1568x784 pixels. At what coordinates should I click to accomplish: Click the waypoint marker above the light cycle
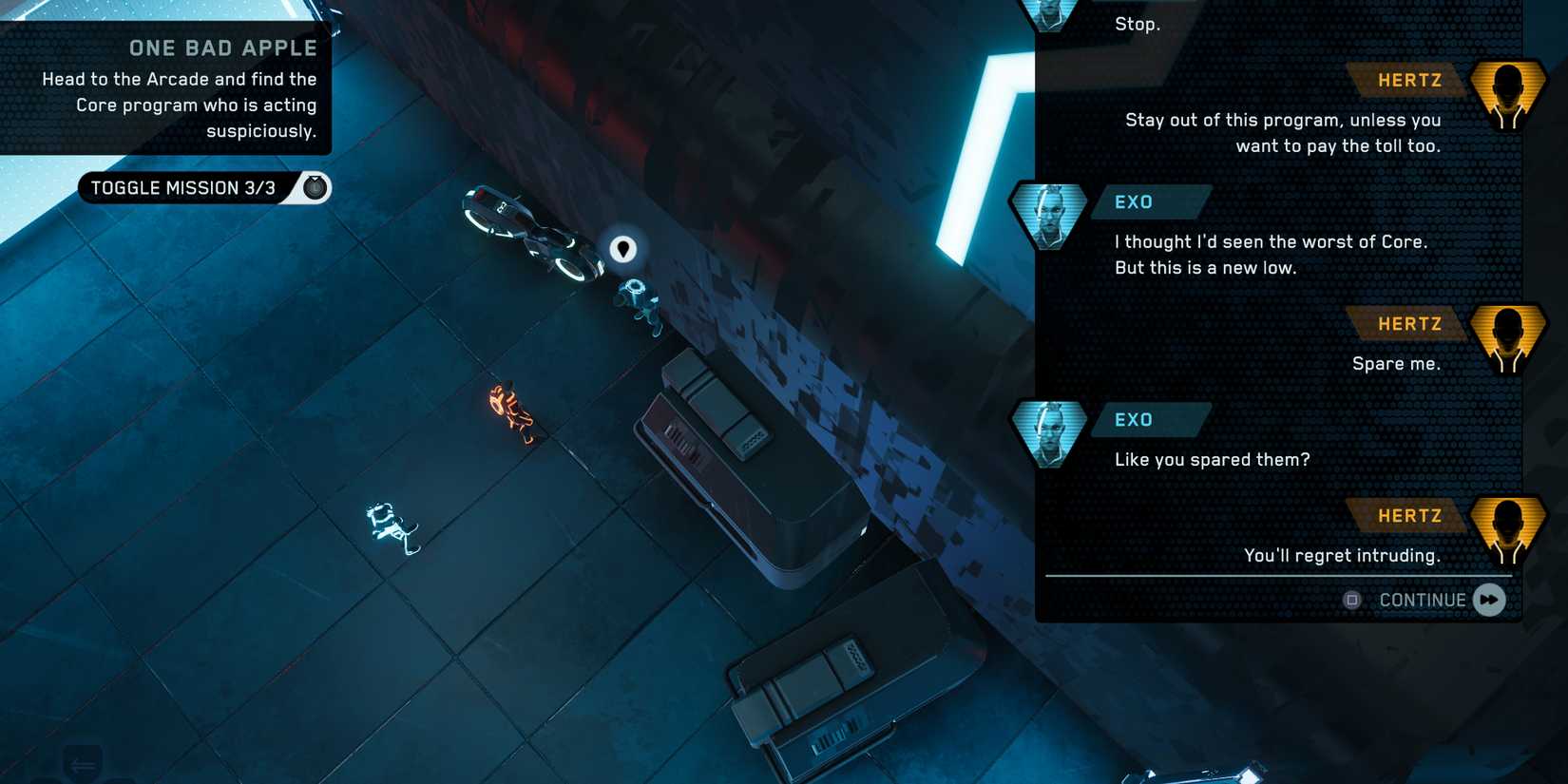[x=622, y=248]
